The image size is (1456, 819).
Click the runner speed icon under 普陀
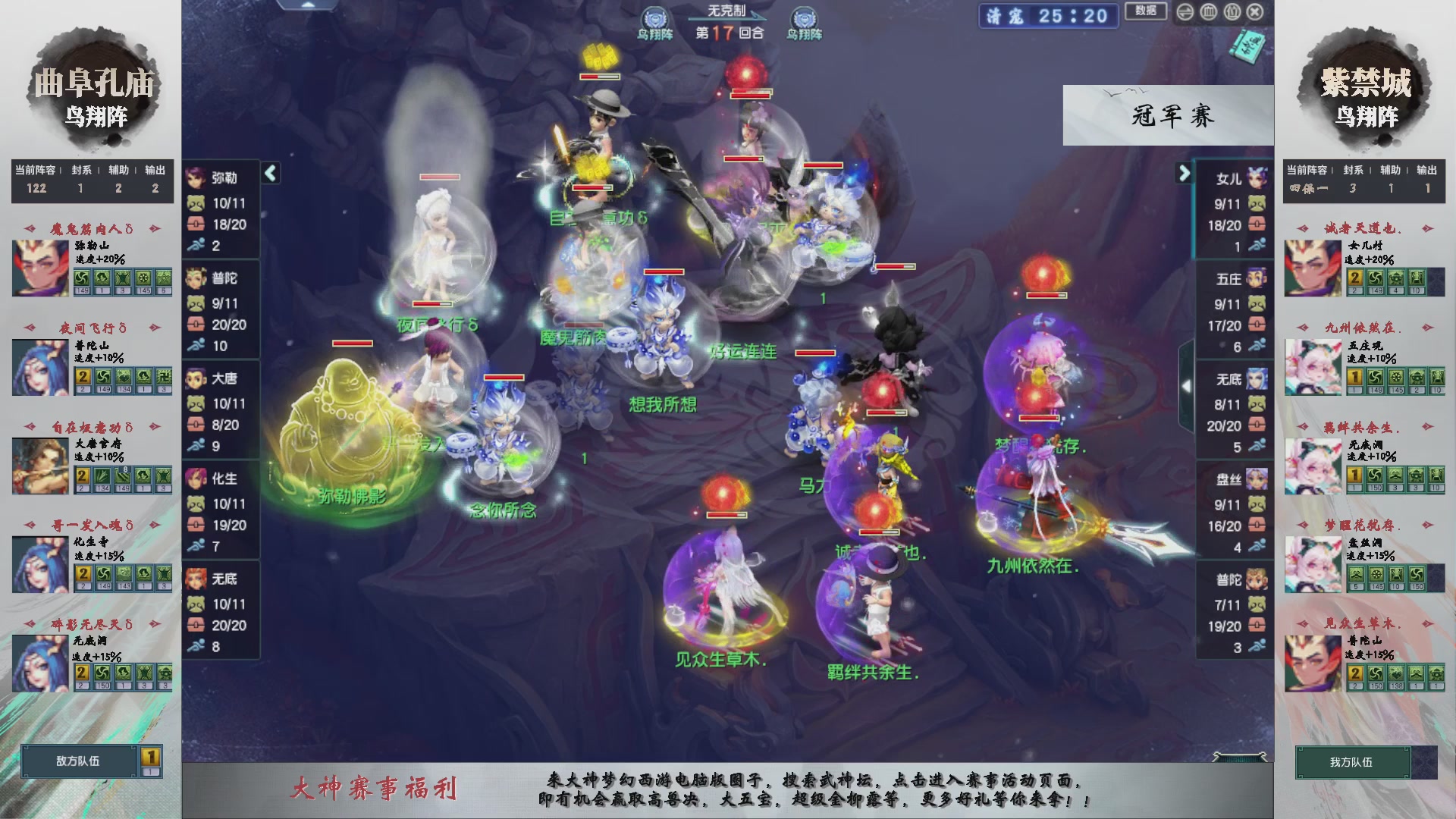[196, 346]
